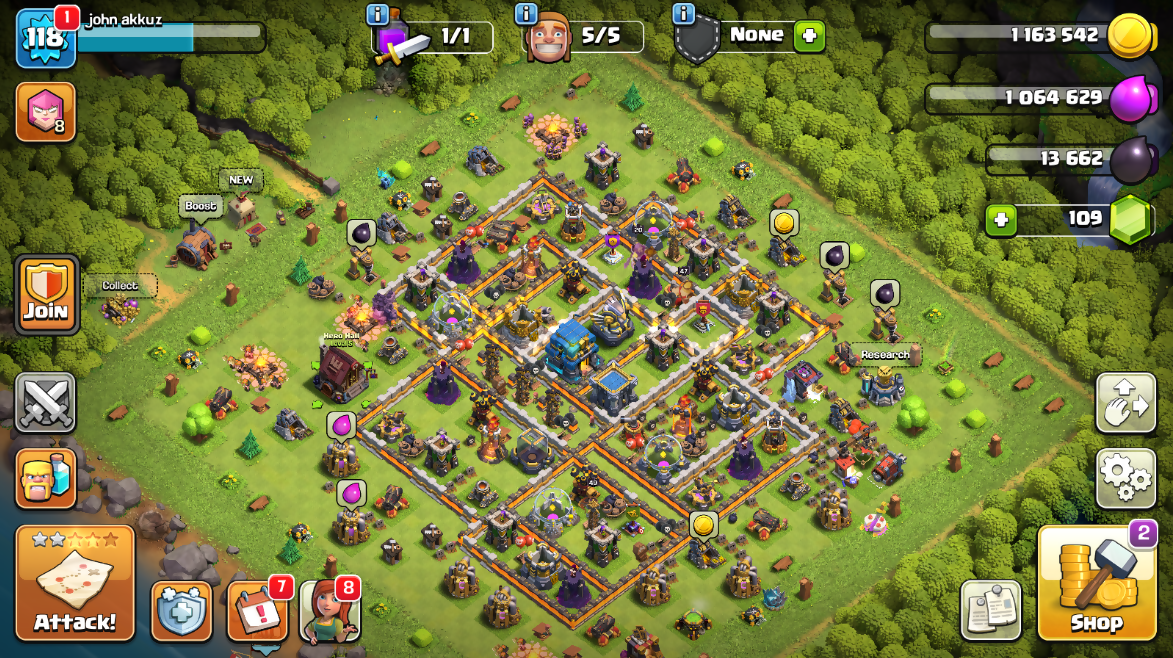This screenshot has width=1173, height=658.
Task: Add a league using the plus next to None
Action: coord(808,37)
